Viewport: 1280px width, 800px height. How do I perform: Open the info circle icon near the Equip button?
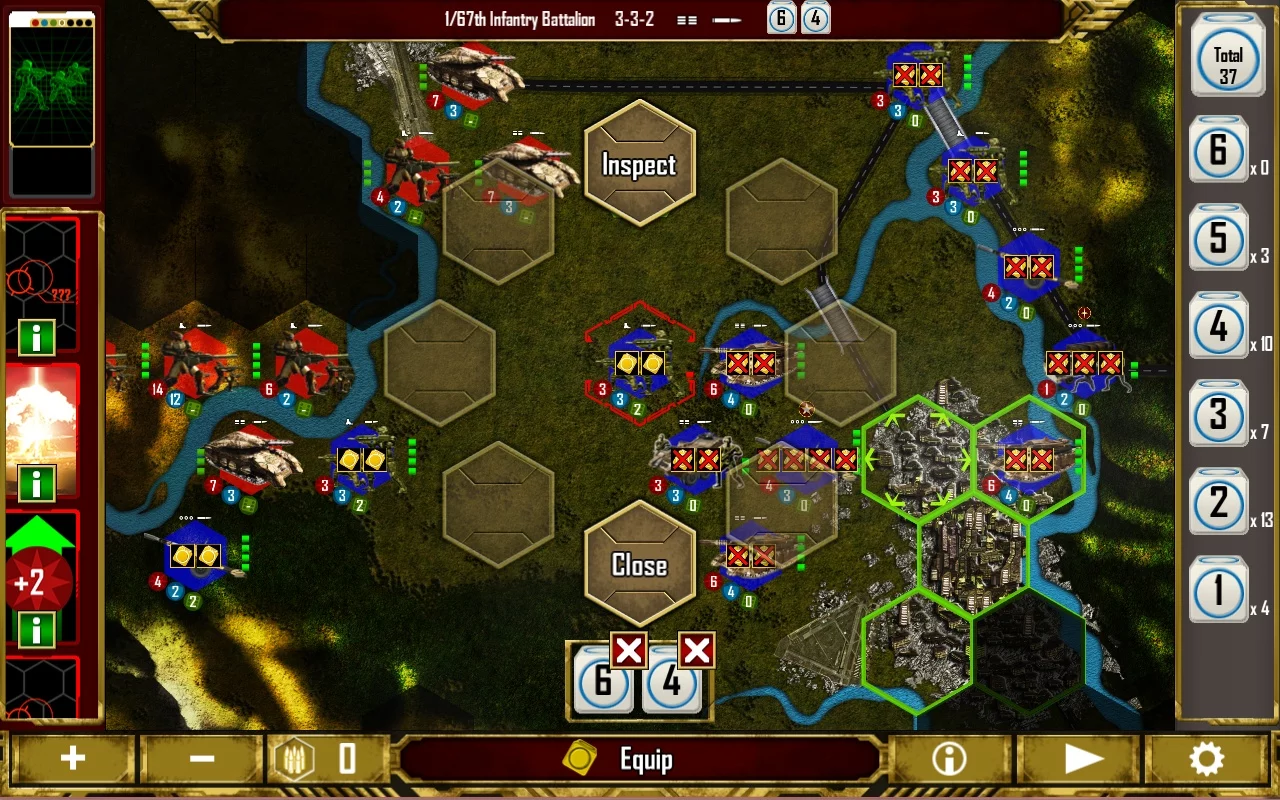click(947, 758)
